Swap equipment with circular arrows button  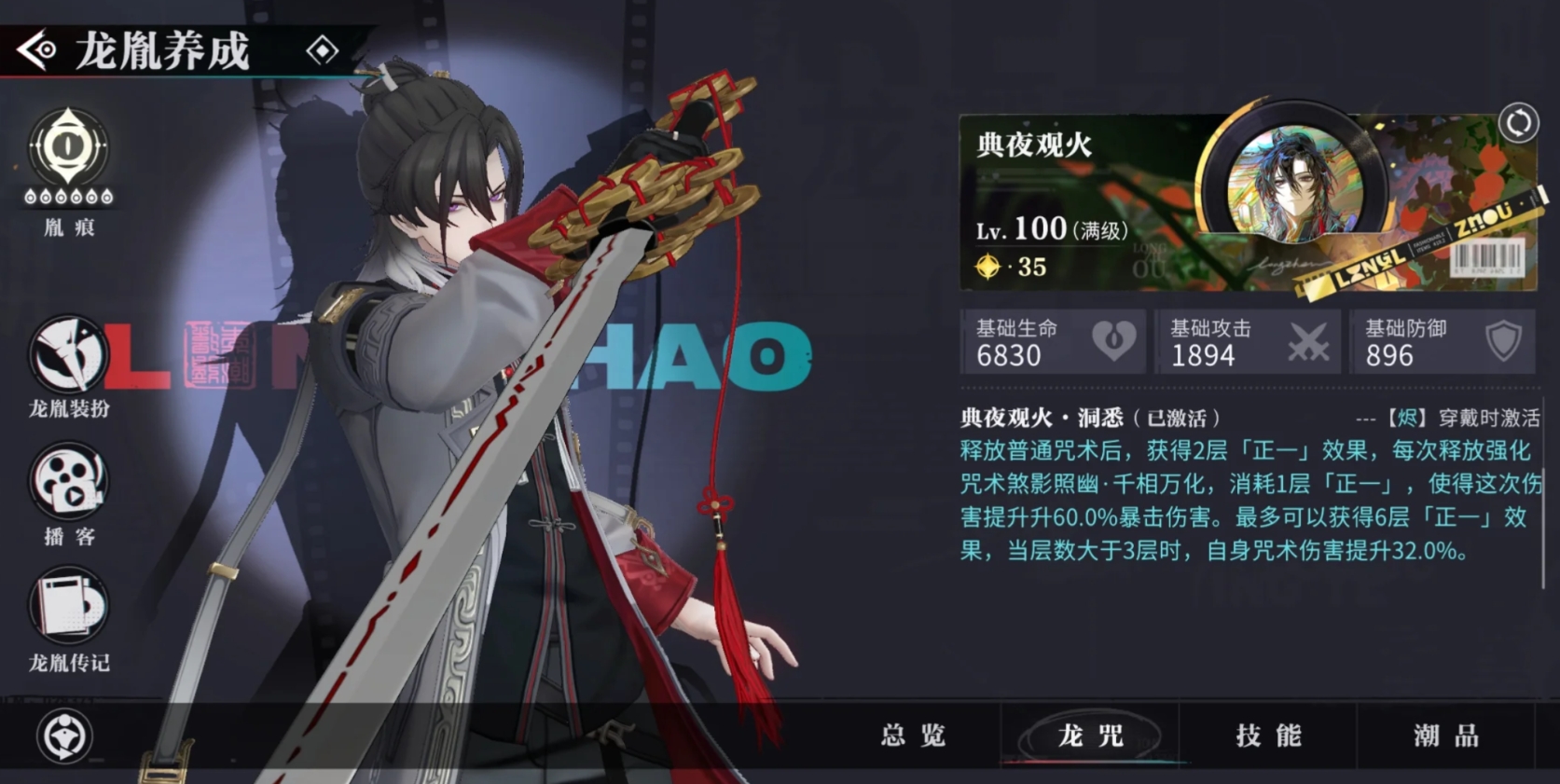[x=1518, y=123]
